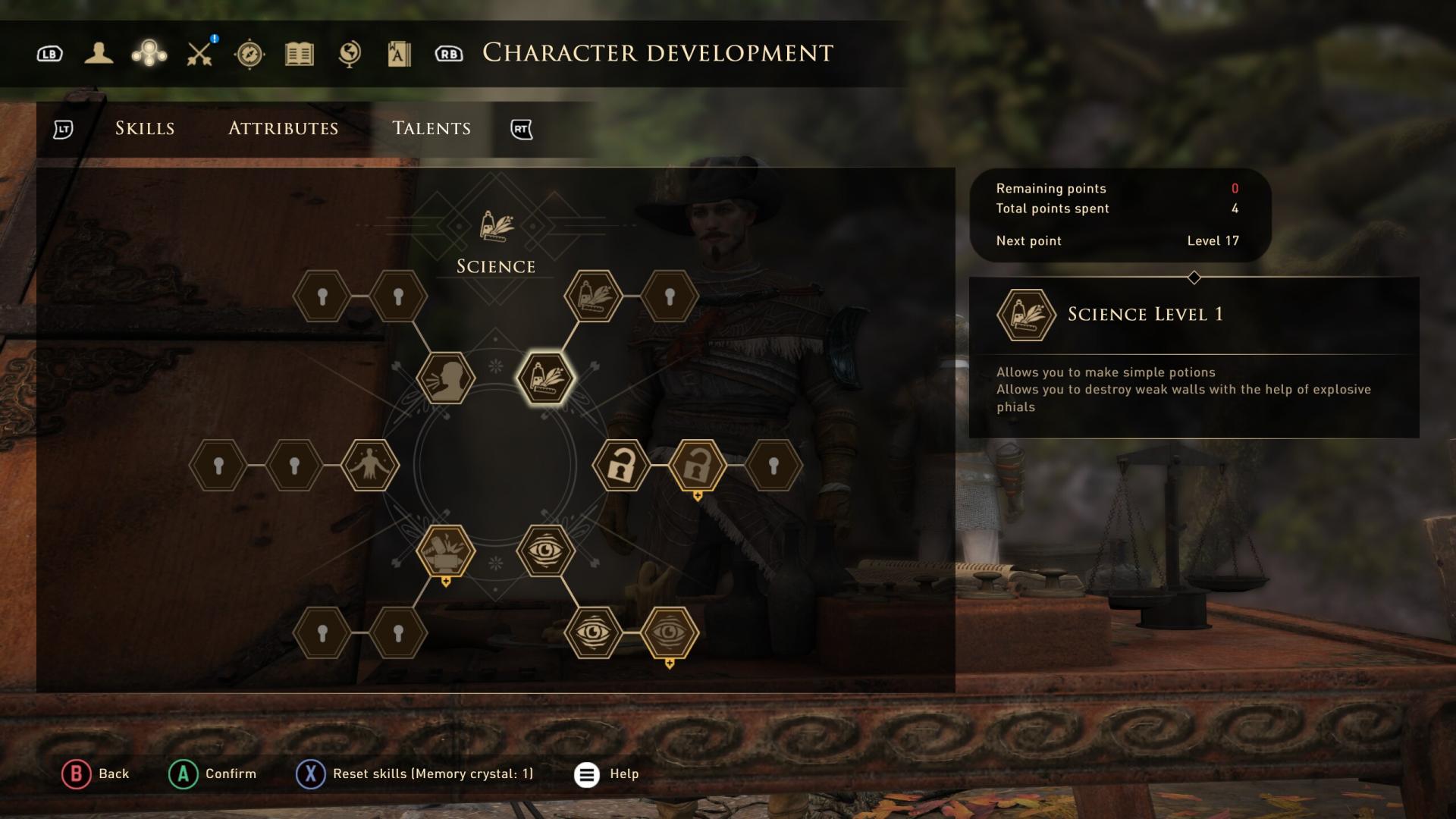Open the journal open-book icon
The height and width of the screenshot is (819, 1456).
pos(299,53)
